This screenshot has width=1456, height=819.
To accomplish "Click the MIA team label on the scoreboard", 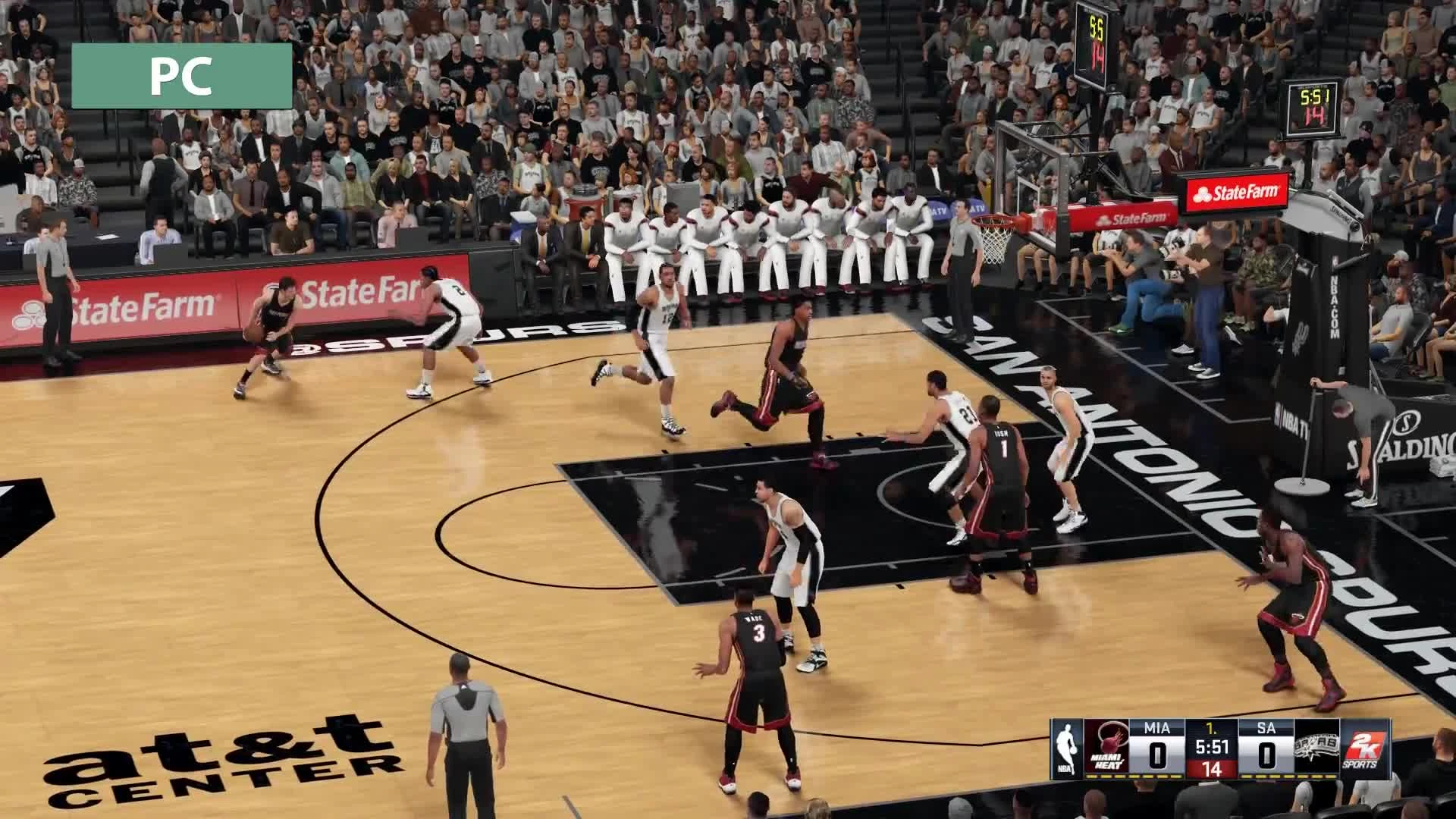I will point(1158,728).
